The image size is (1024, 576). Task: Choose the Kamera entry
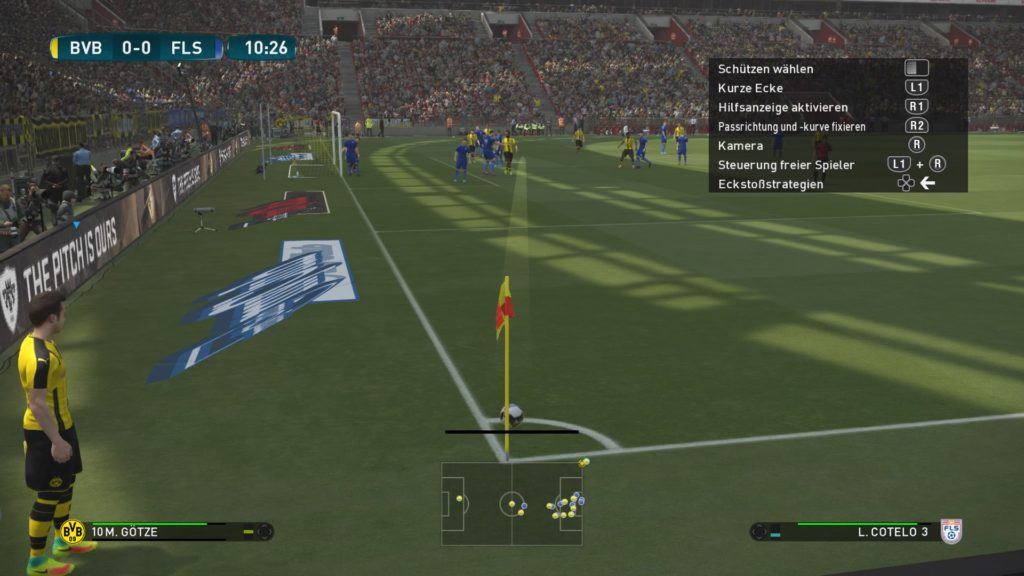pos(741,145)
